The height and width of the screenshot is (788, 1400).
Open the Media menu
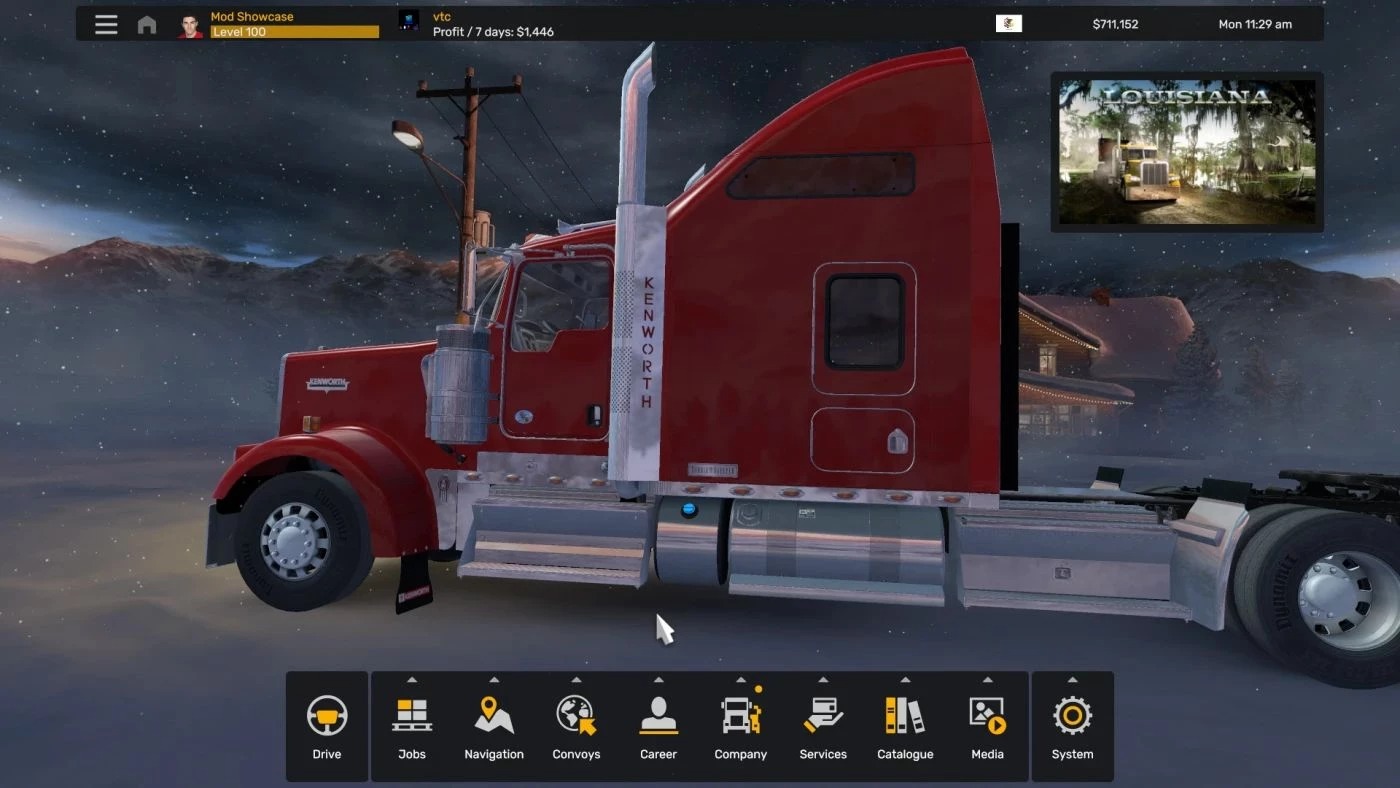[x=987, y=726]
